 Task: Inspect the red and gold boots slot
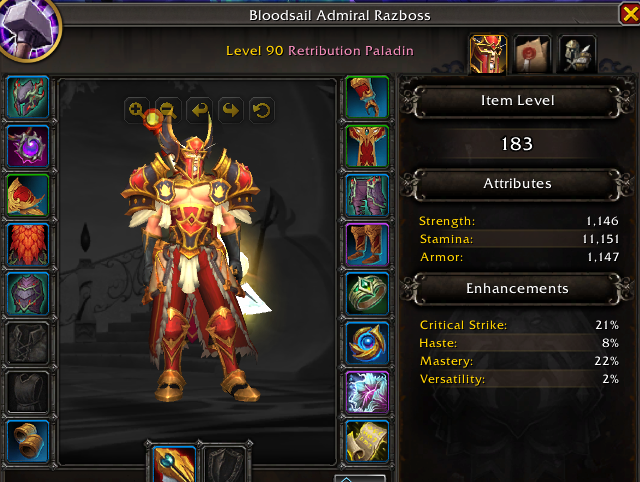click(x=367, y=244)
